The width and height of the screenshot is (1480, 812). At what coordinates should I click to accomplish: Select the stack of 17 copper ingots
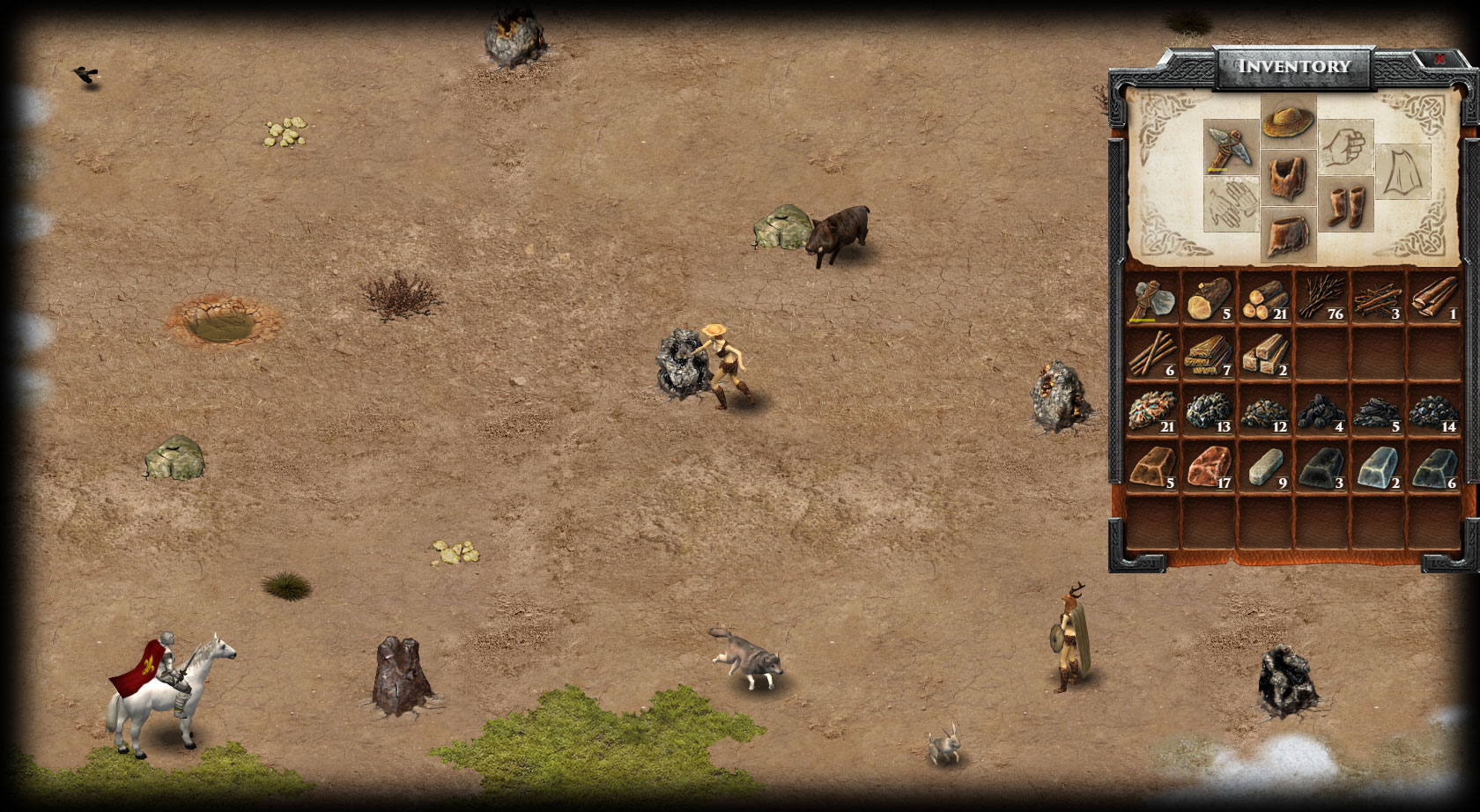pos(1209,468)
